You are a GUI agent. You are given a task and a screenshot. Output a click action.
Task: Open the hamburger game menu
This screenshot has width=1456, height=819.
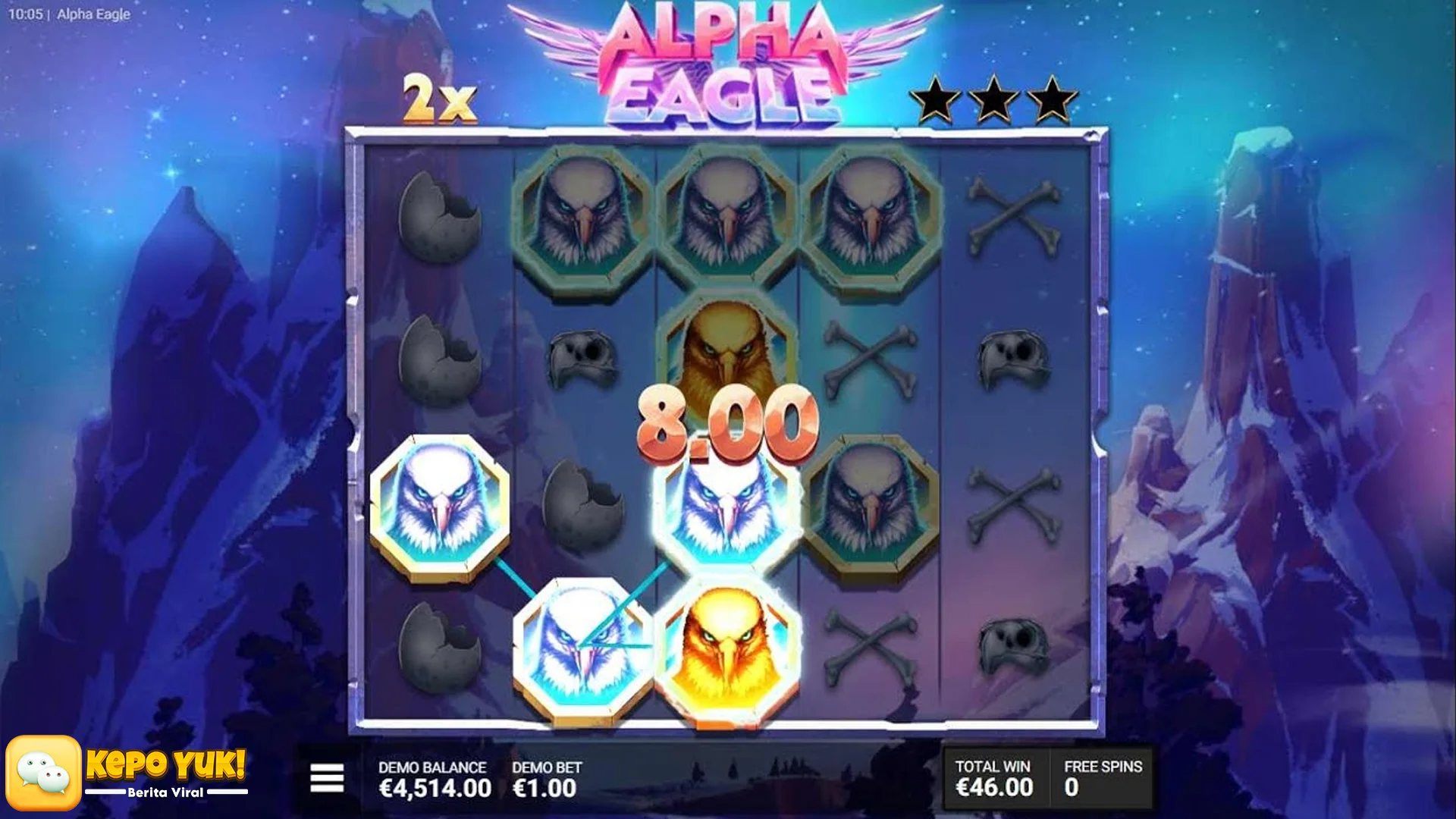[328, 777]
